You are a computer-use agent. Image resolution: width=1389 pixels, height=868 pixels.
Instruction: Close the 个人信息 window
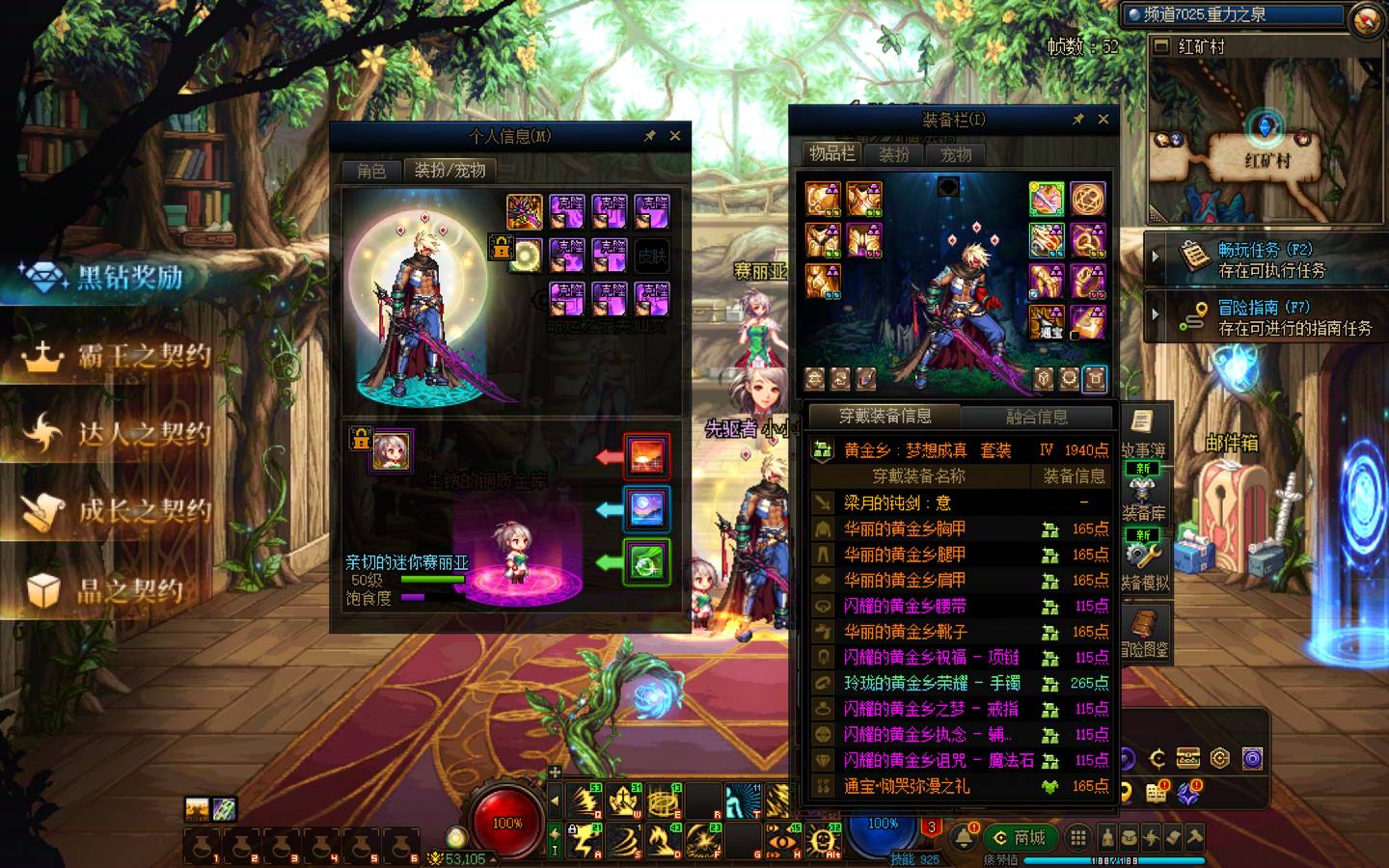[675, 136]
